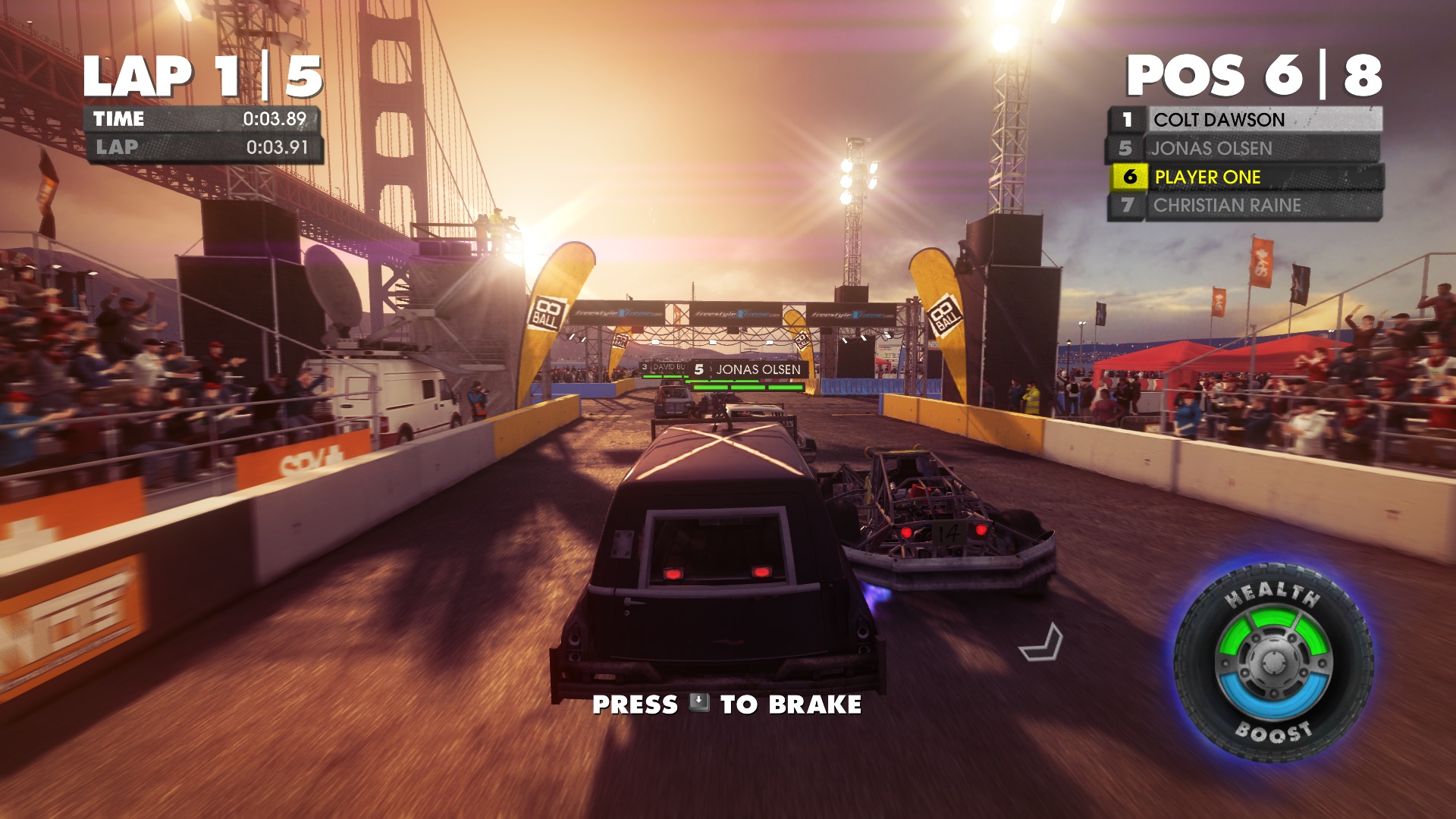The image size is (1456, 819).
Task: Choose Christian Raine in the position list
Action: click(1245, 206)
